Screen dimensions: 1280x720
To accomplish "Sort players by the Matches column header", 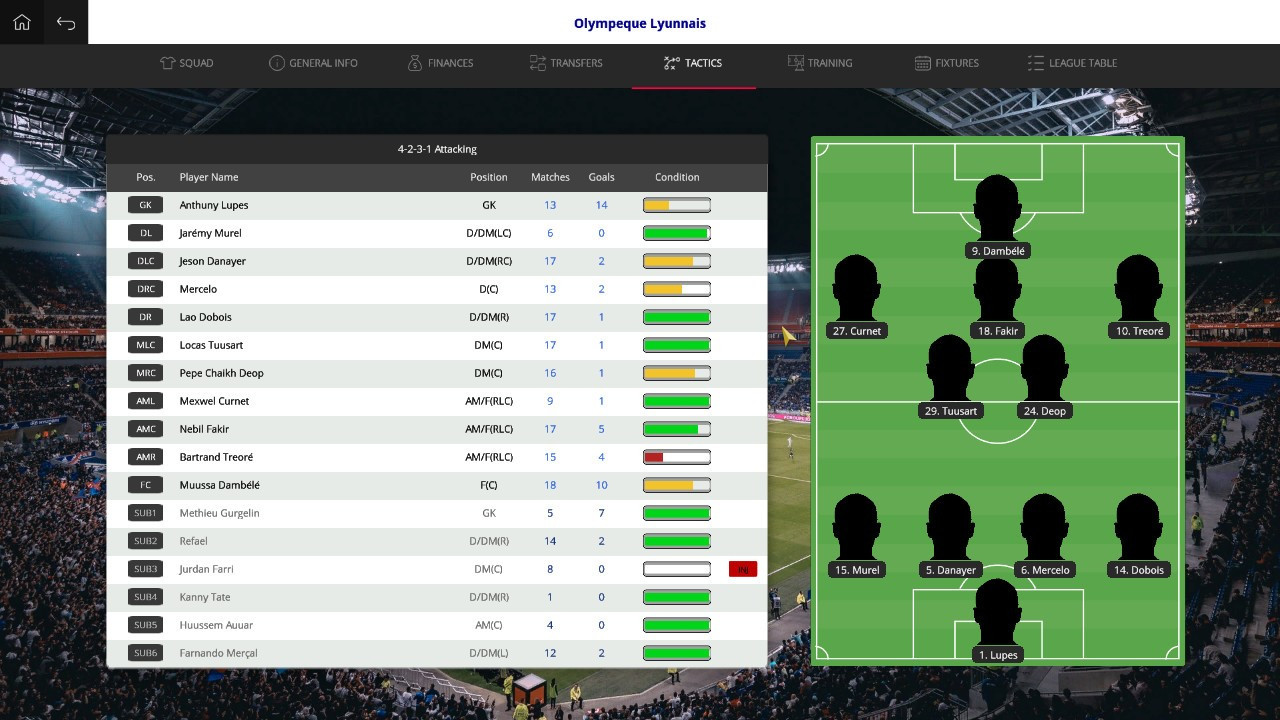I will [x=550, y=177].
